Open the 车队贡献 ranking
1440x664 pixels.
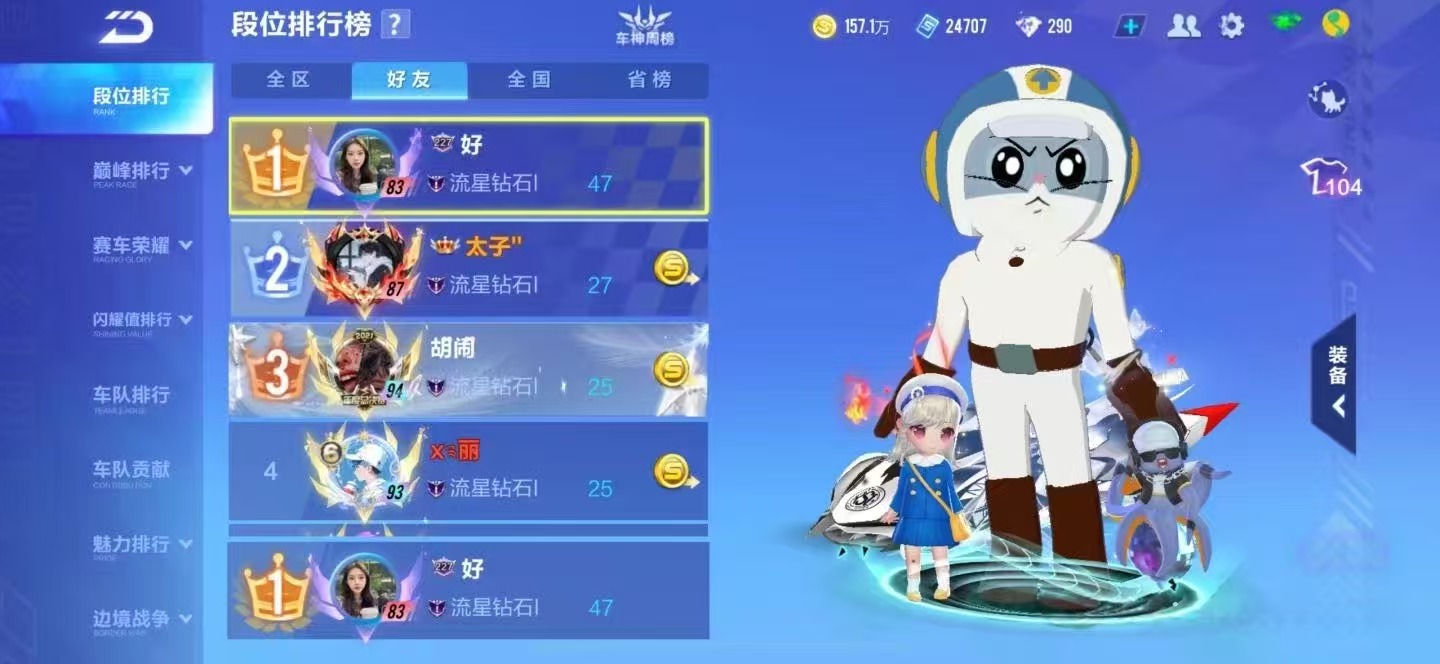click(x=131, y=470)
